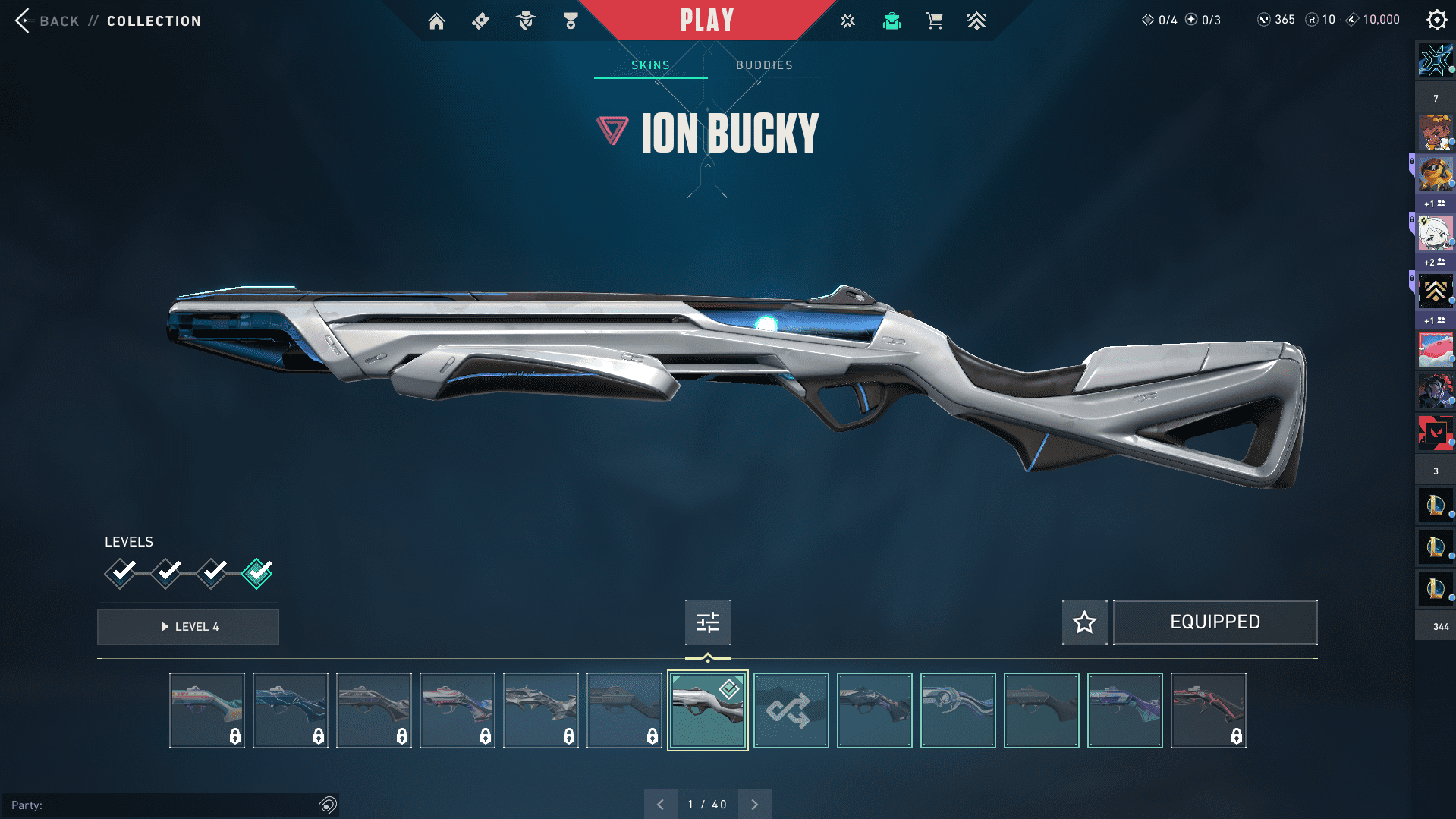Click the Equipped button
This screenshot has width=1456, height=819.
click(1215, 622)
